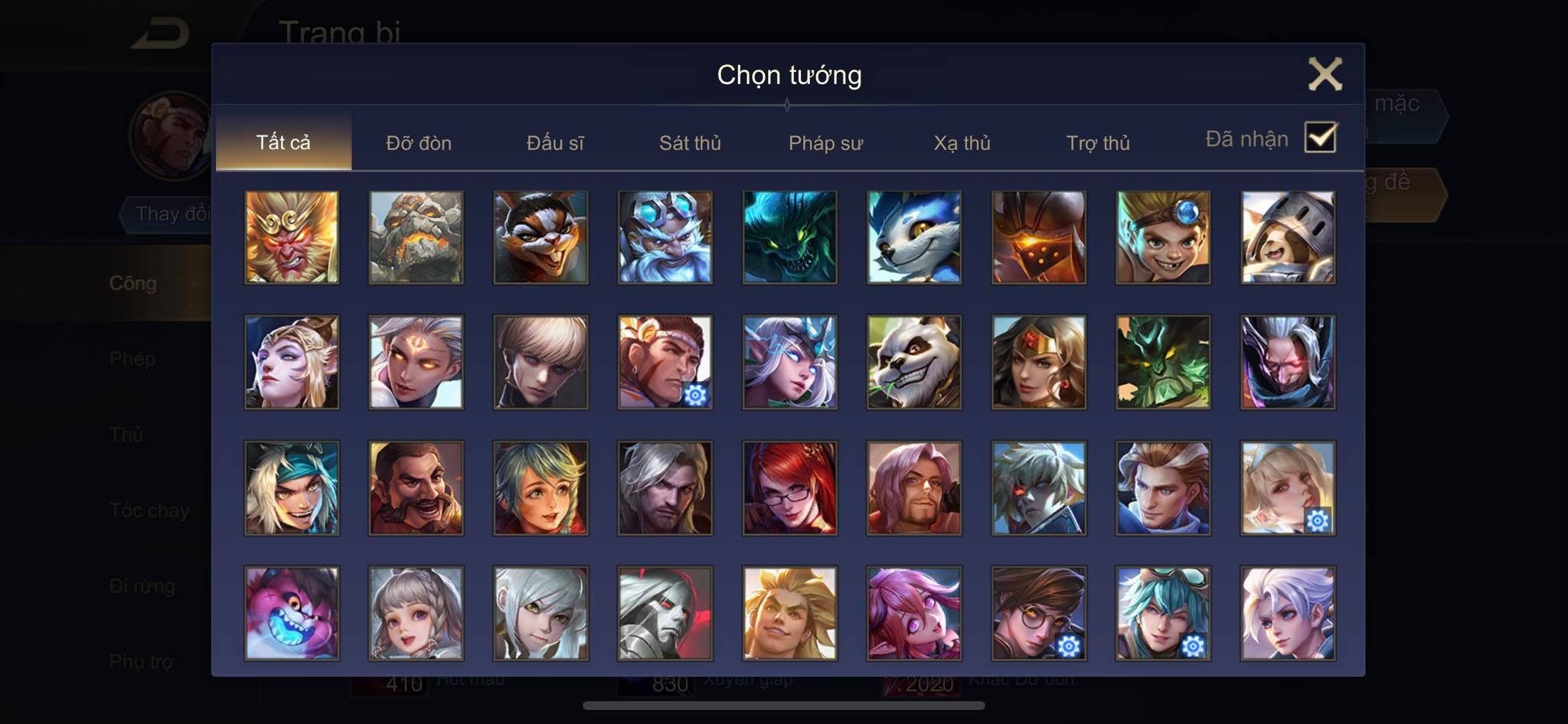Toggle the Đã nhận checkbox
This screenshot has width=1568, height=724.
point(1320,138)
